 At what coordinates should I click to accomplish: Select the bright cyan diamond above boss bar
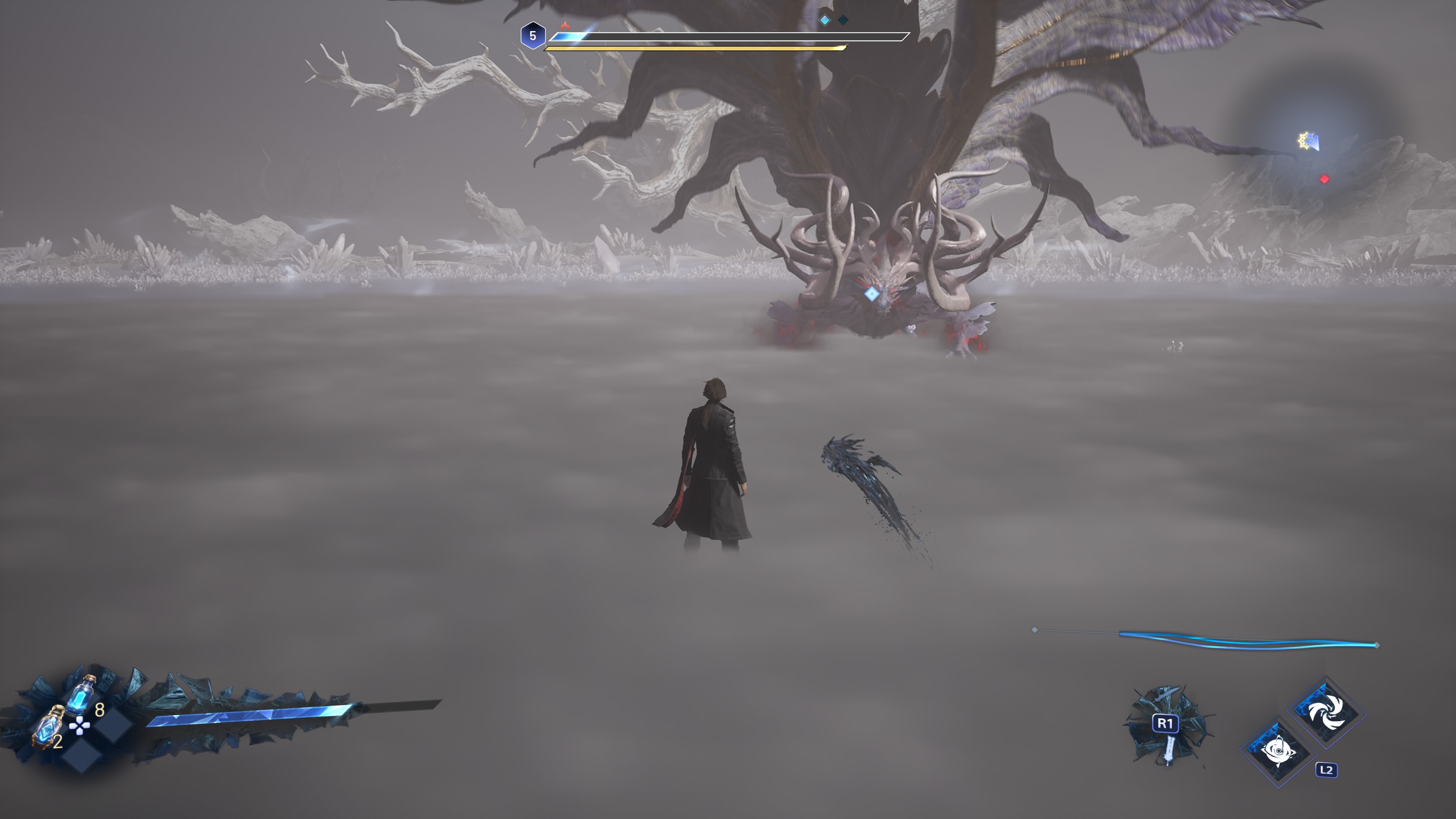coord(825,20)
